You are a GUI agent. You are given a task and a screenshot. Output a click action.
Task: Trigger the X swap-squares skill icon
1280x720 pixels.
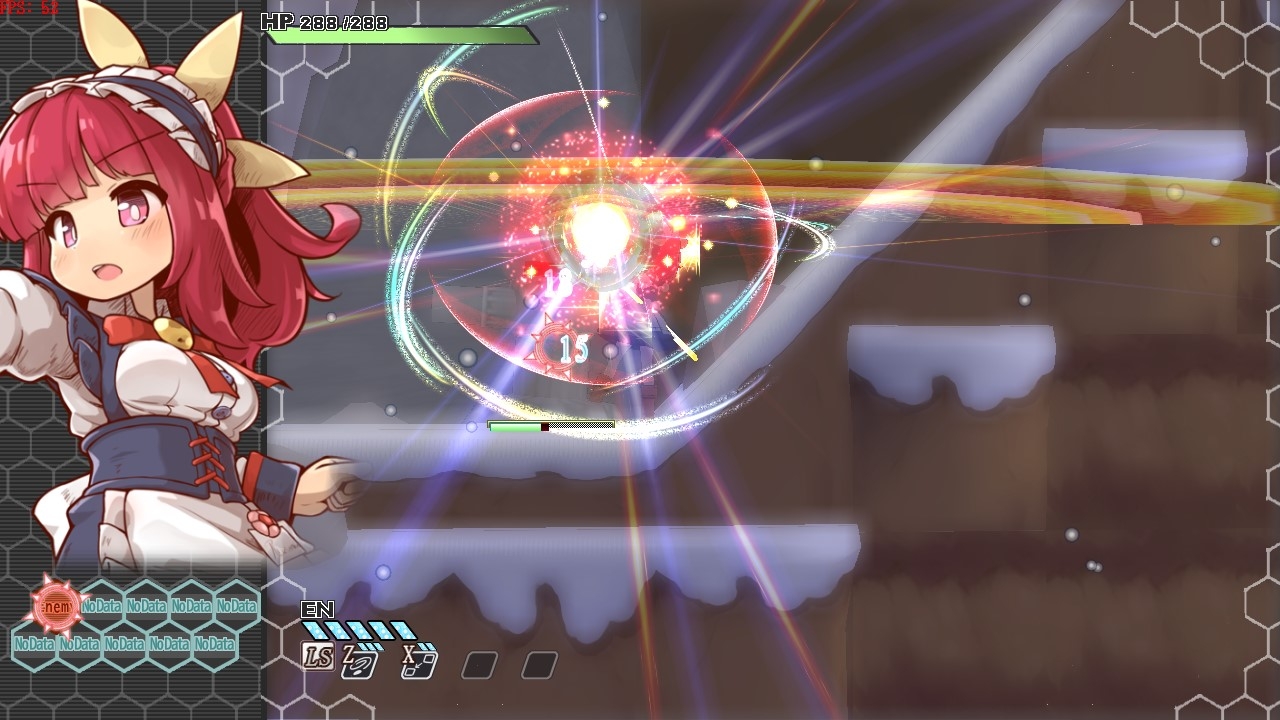(x=417, y=661)
